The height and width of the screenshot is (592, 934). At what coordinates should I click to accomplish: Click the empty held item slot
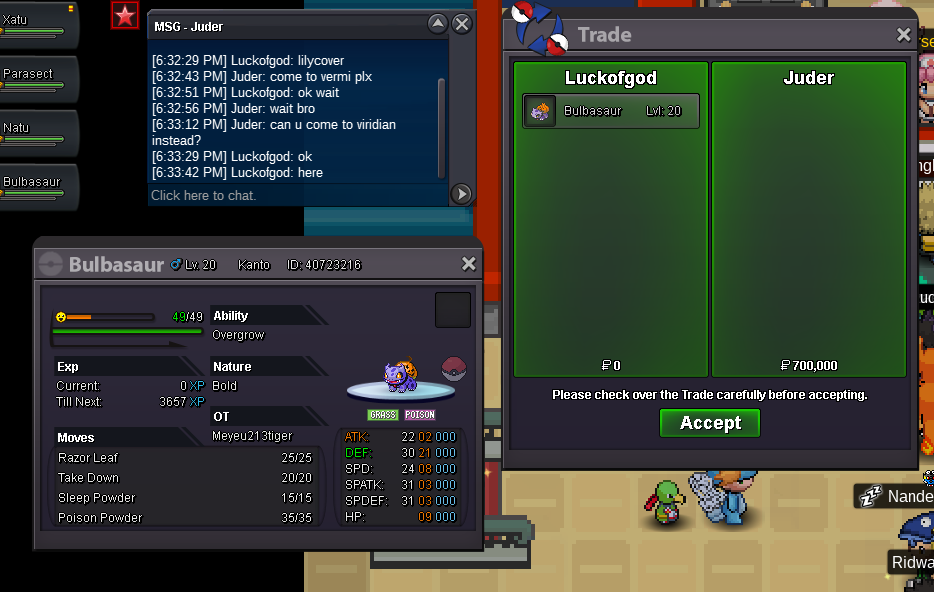click(453, 310)
